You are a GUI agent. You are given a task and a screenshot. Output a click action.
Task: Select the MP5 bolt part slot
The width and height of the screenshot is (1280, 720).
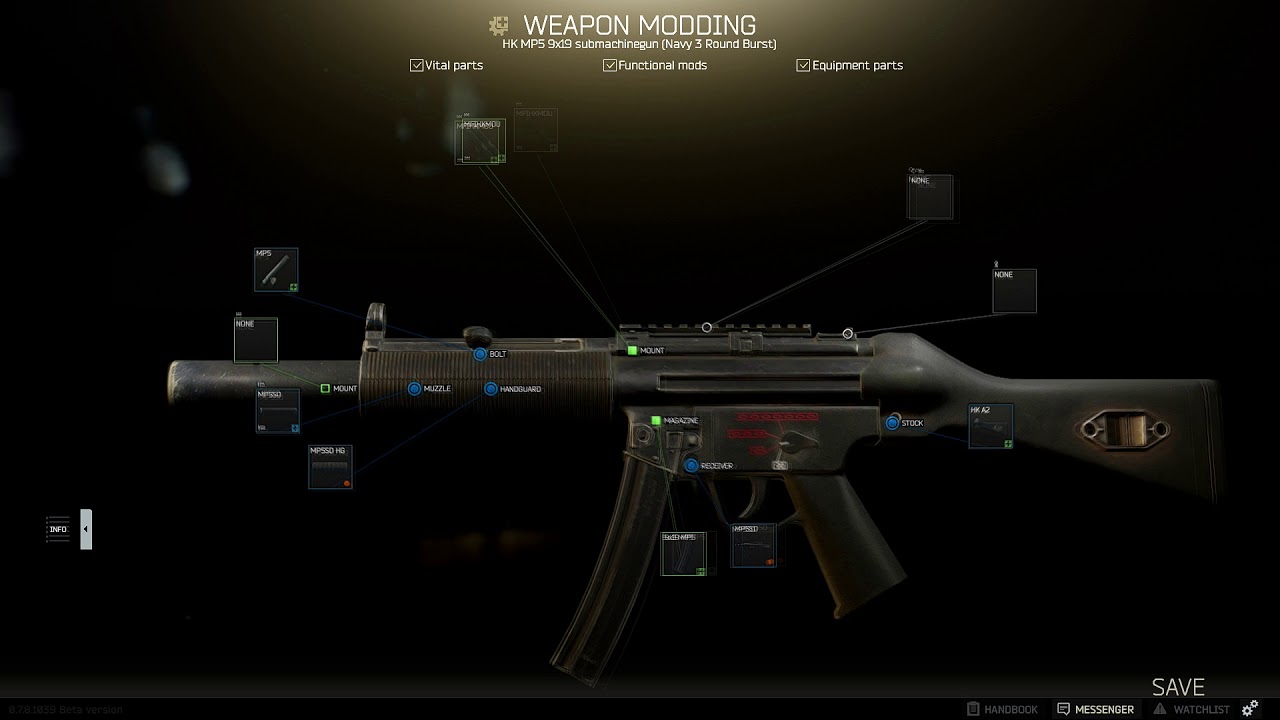tap(275, 270)
